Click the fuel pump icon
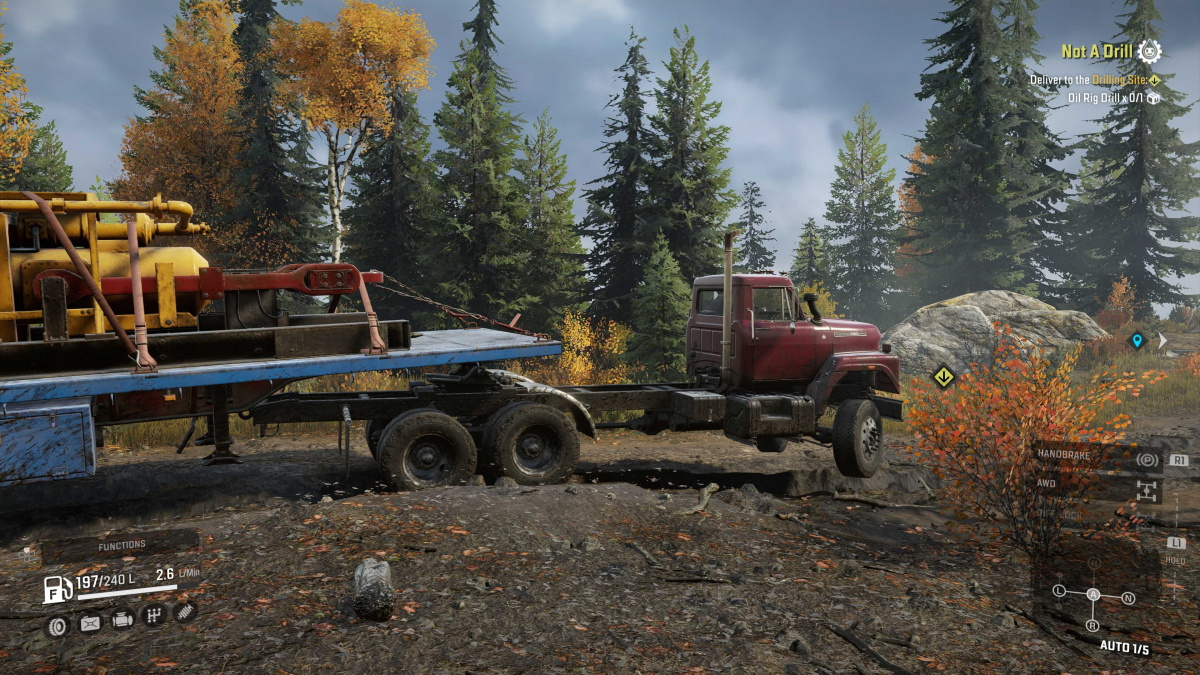The height and width of the screenshot is (675, 1200). (57, 589)
